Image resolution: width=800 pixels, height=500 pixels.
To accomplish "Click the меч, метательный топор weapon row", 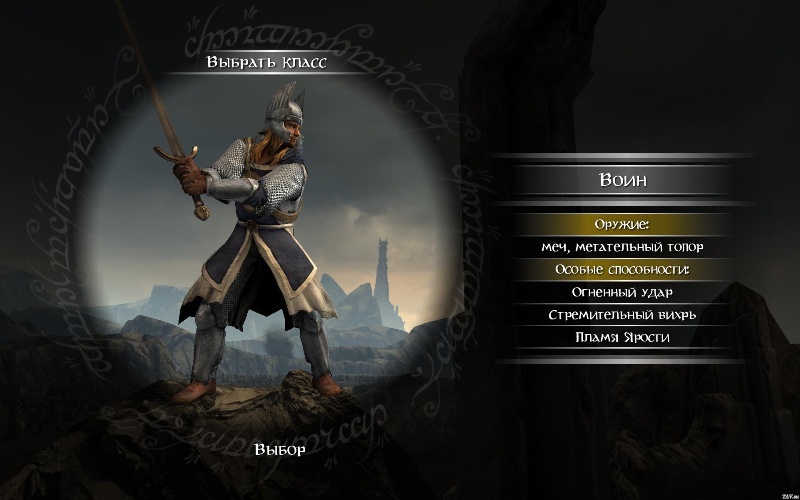I will pyautogui.click(x=622, y=246).
